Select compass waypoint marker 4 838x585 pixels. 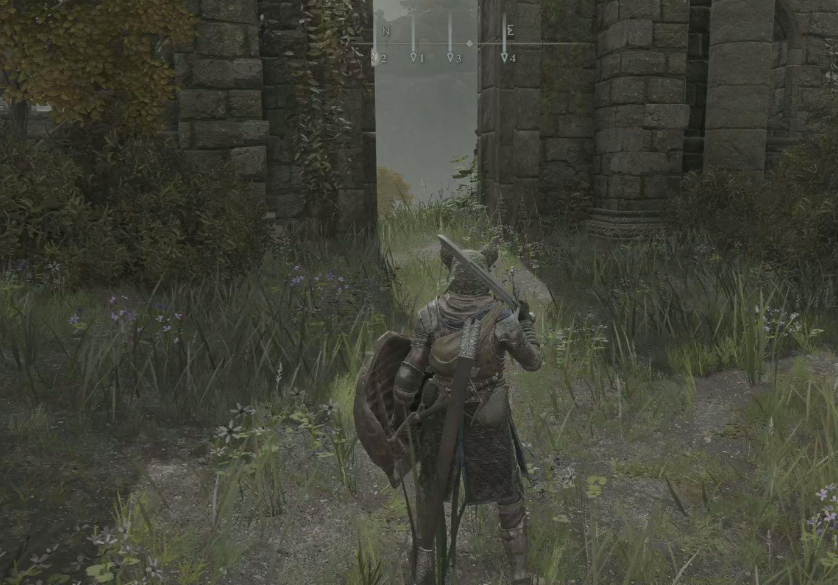(x=506, y=57)
